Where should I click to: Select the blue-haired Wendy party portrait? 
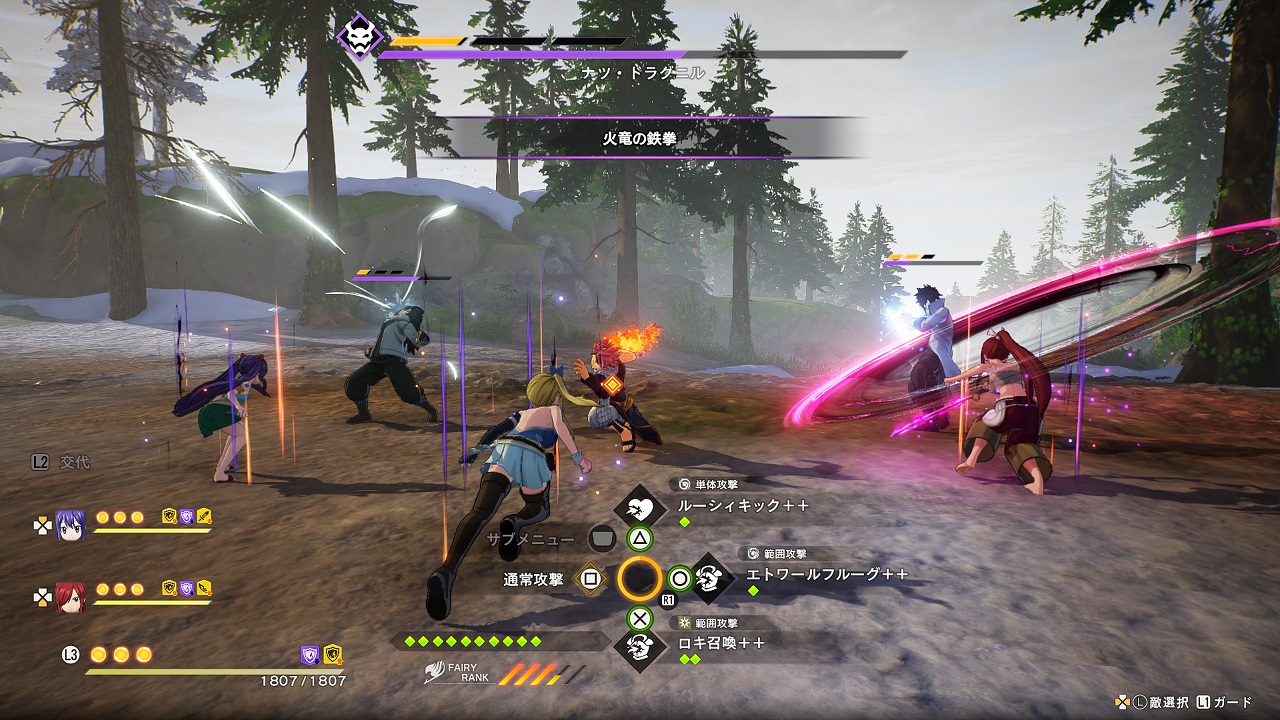click(70, 524)
